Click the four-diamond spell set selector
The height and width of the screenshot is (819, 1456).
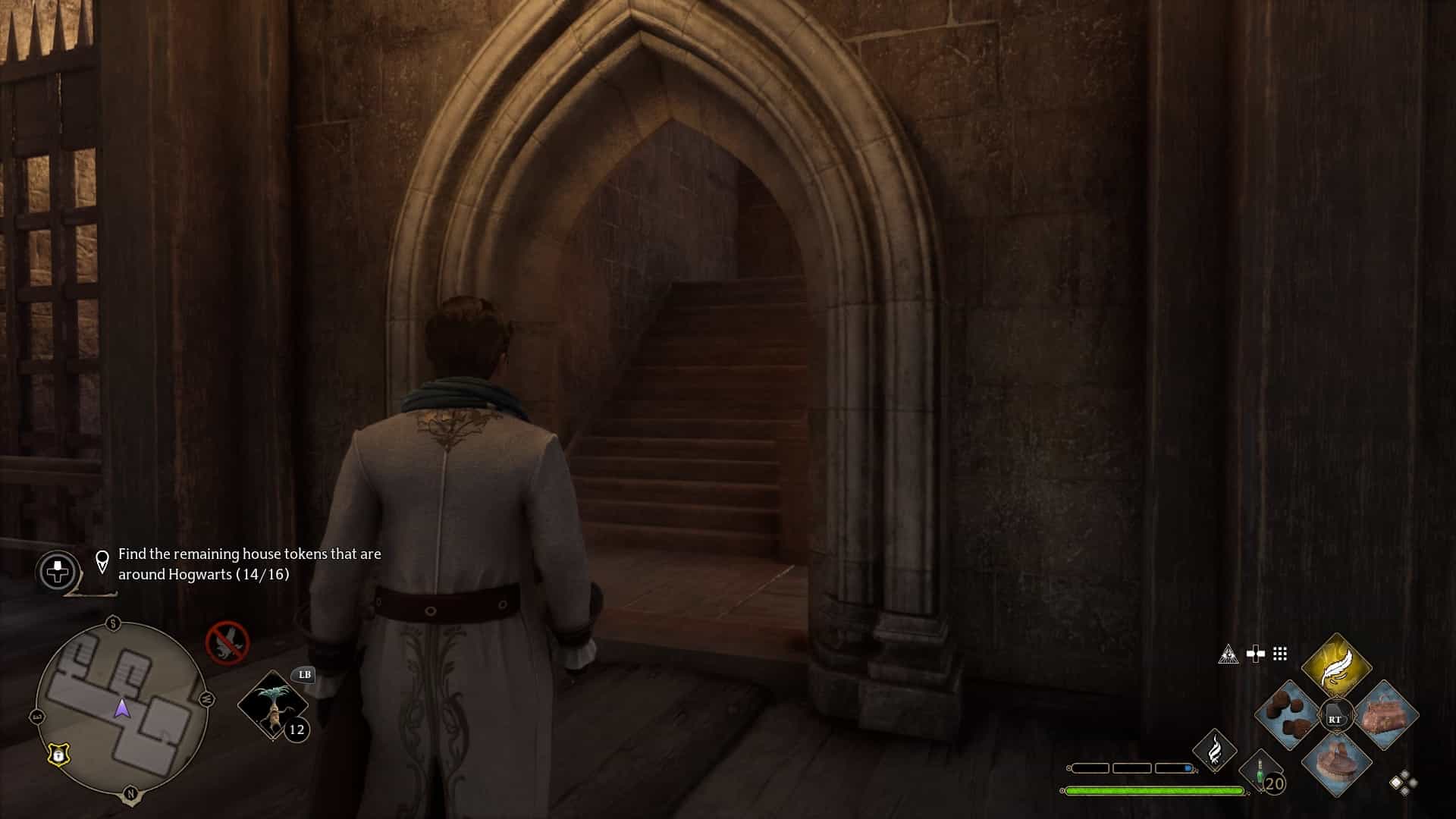click(1403, 783)
